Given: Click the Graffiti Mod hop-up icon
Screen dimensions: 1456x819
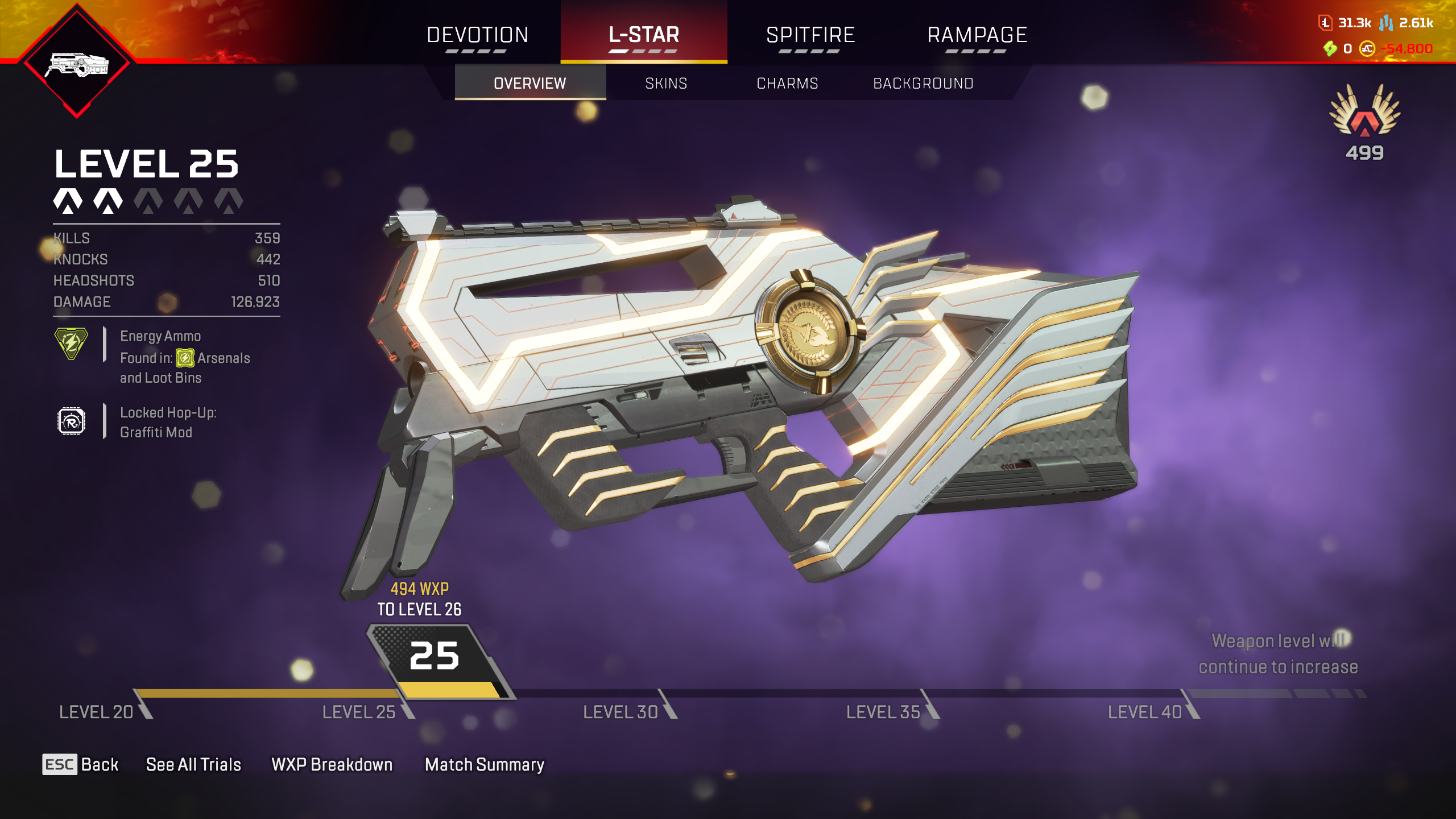Looking at the screenshot, I should point(71,421).
